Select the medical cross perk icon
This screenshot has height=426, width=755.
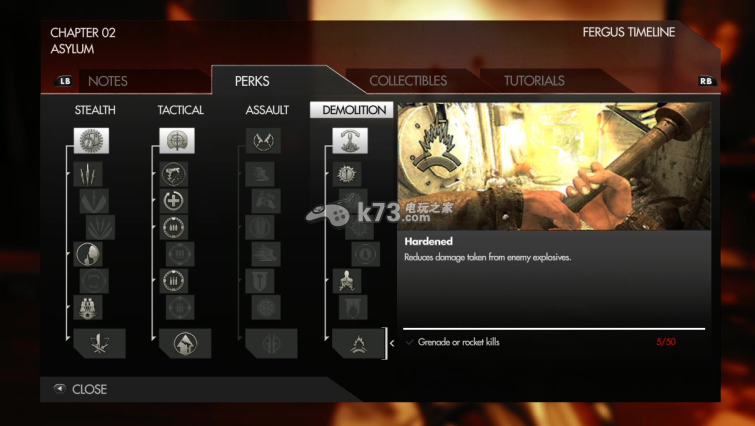click(x=174, y=200)
